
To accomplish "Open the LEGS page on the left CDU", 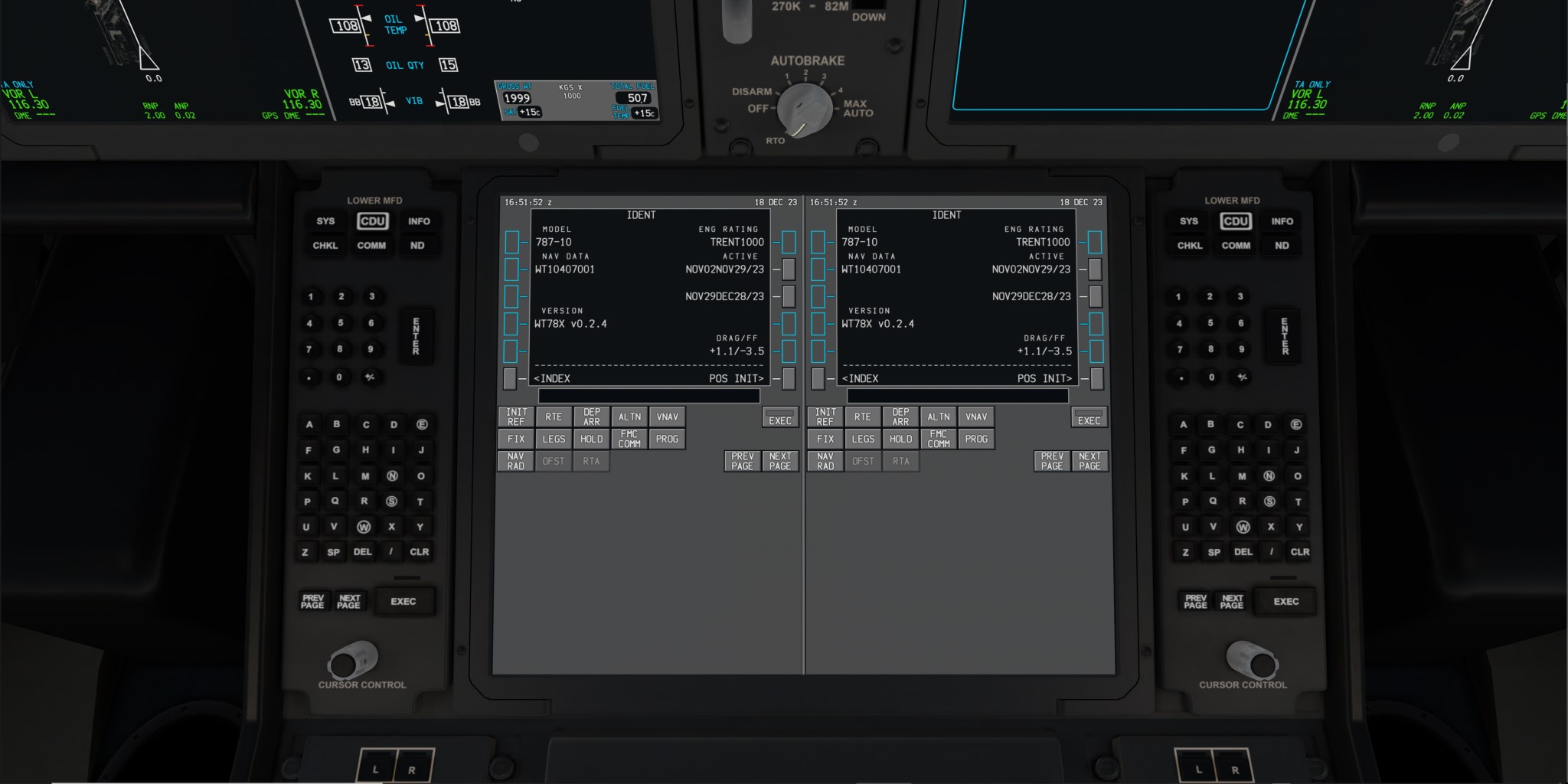I will pyautogui.click(x=554, y=439).
